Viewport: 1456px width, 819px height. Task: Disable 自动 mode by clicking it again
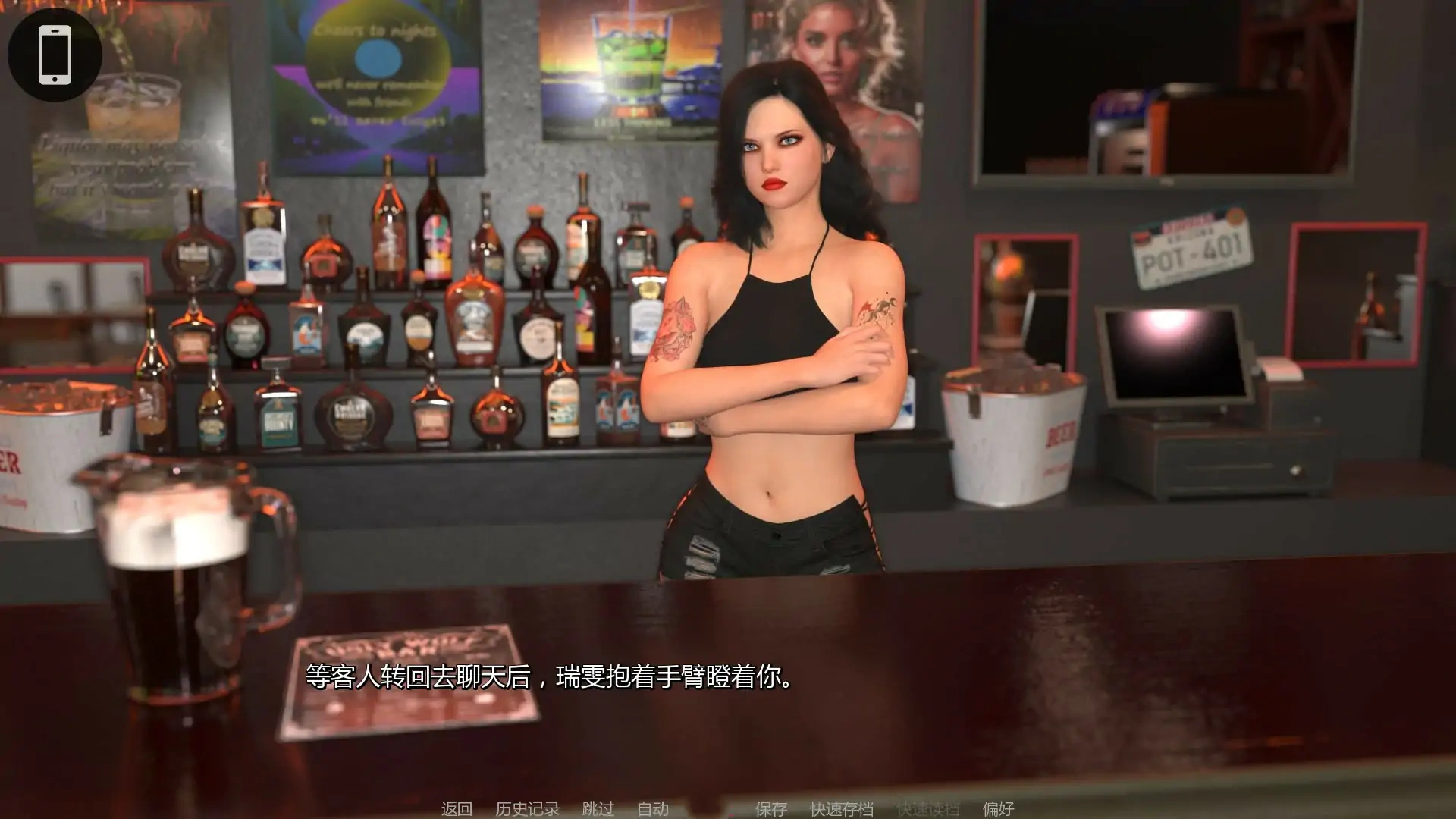(x=654, y=808)
